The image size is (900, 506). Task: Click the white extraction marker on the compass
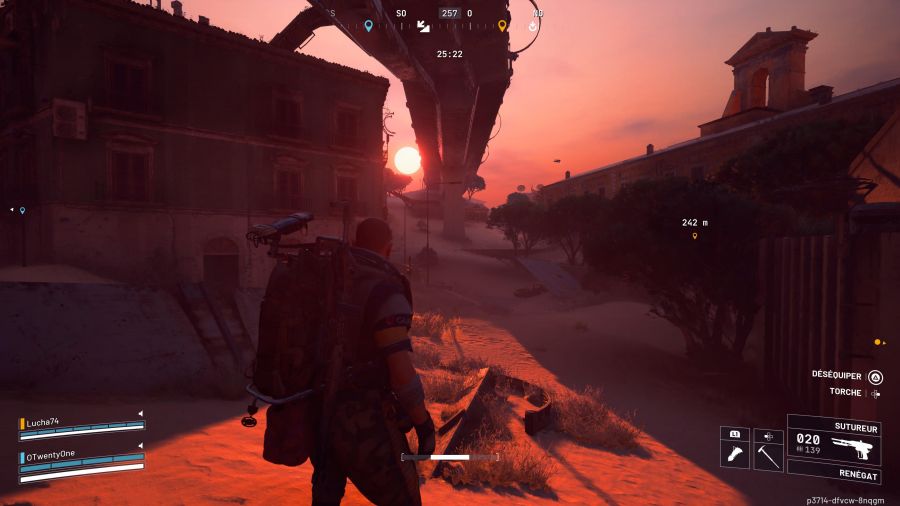pyautogui.click(x=533, y=25)
